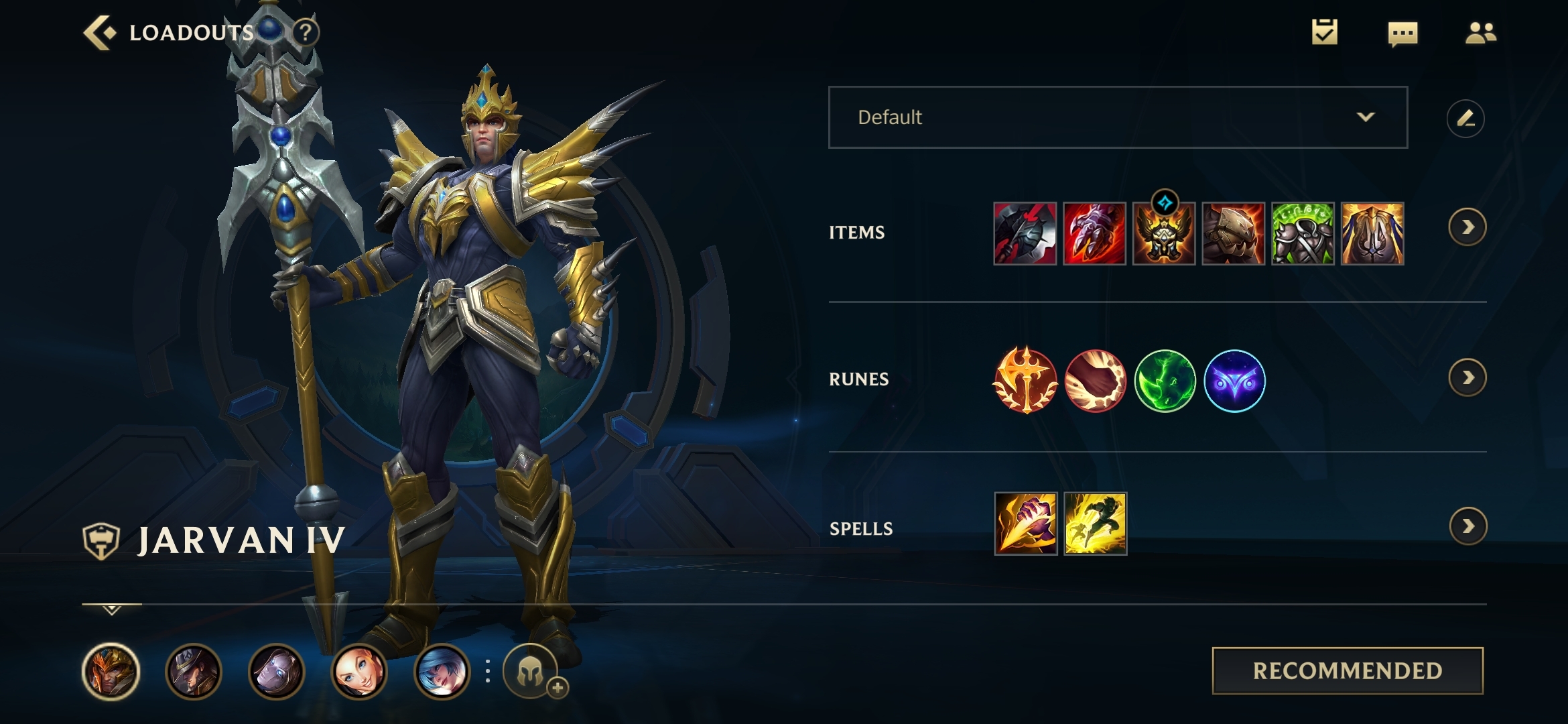Viewport: 1568px width, 724px height.
Task: Choose the blue owl-faced rune icon
Action: [1234, 381]
